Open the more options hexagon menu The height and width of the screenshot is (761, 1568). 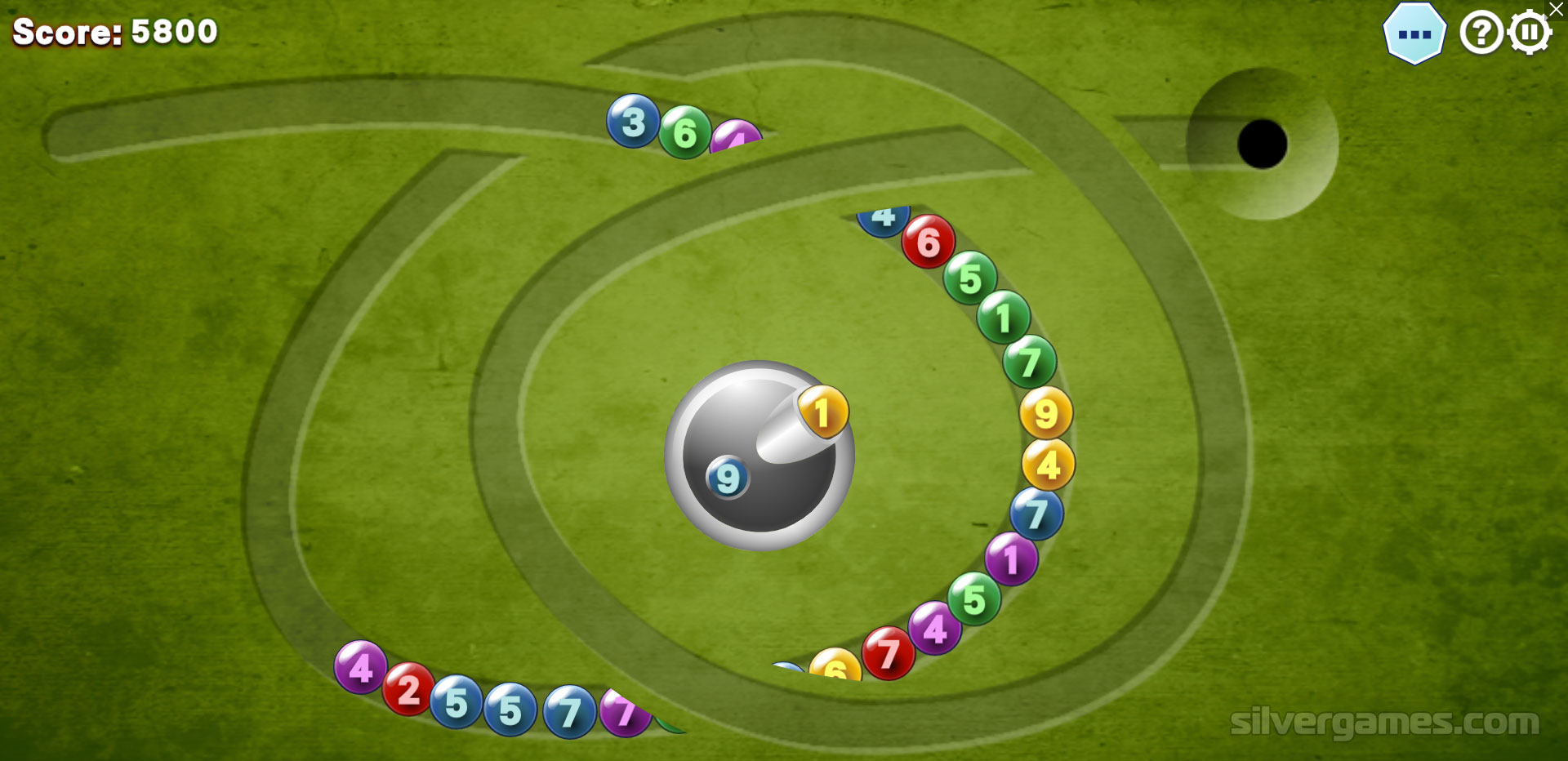[x=1415, y=32]
